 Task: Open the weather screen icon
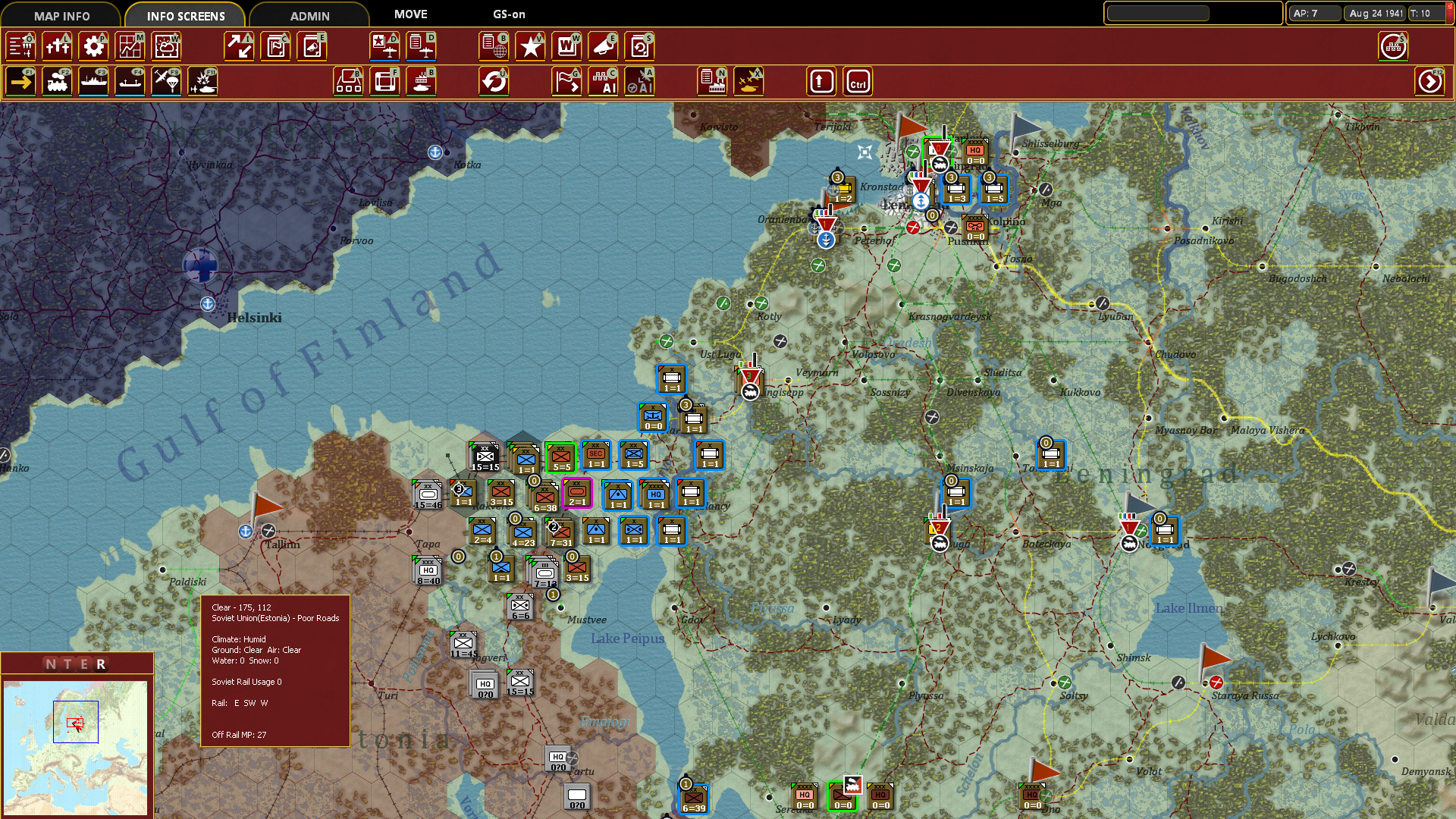[166, 46]
